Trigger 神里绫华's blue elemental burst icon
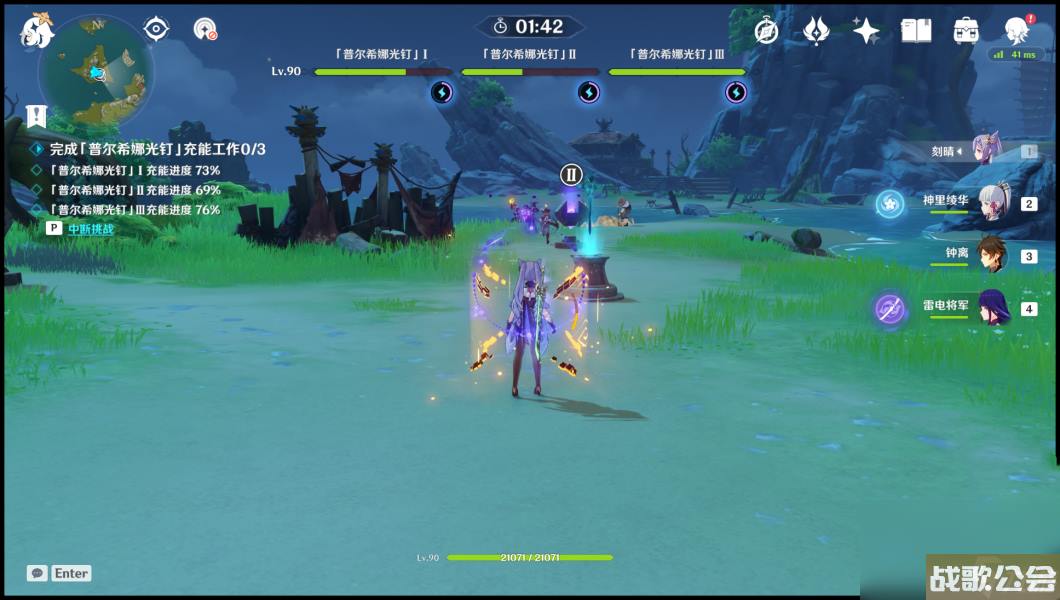 pyautogui.click(x=889, y=204)
